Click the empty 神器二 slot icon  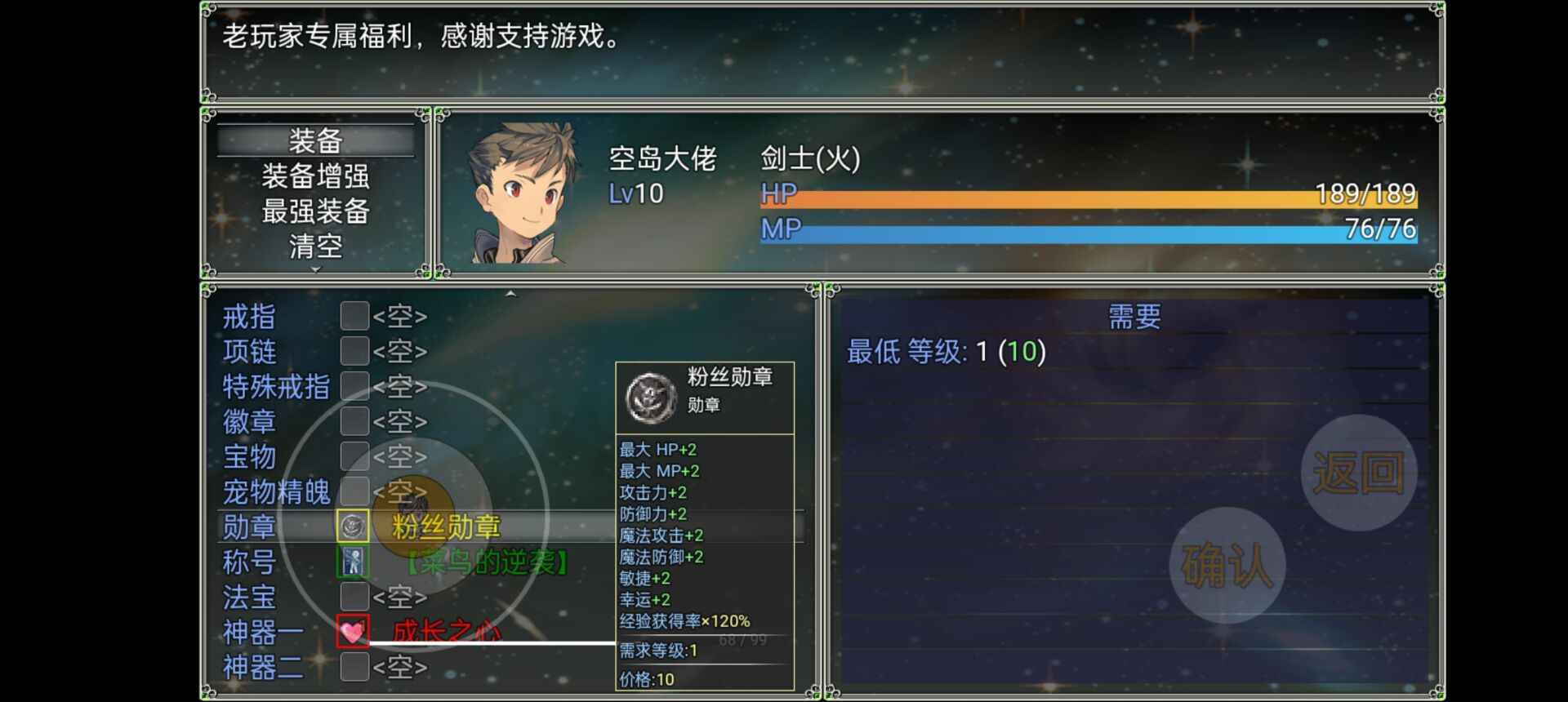[x=354, y=668]
